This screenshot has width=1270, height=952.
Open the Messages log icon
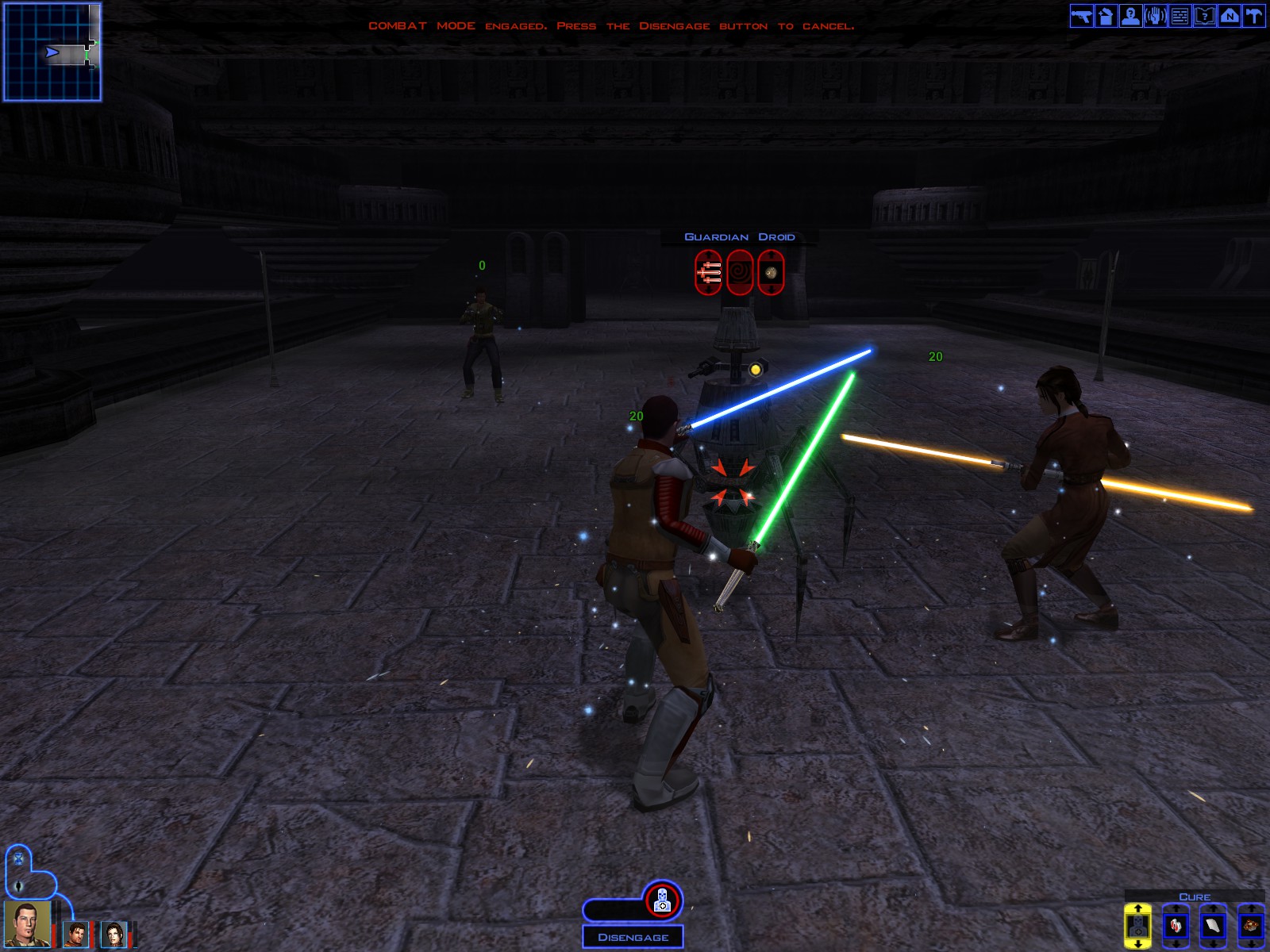tap(1180, 16)
